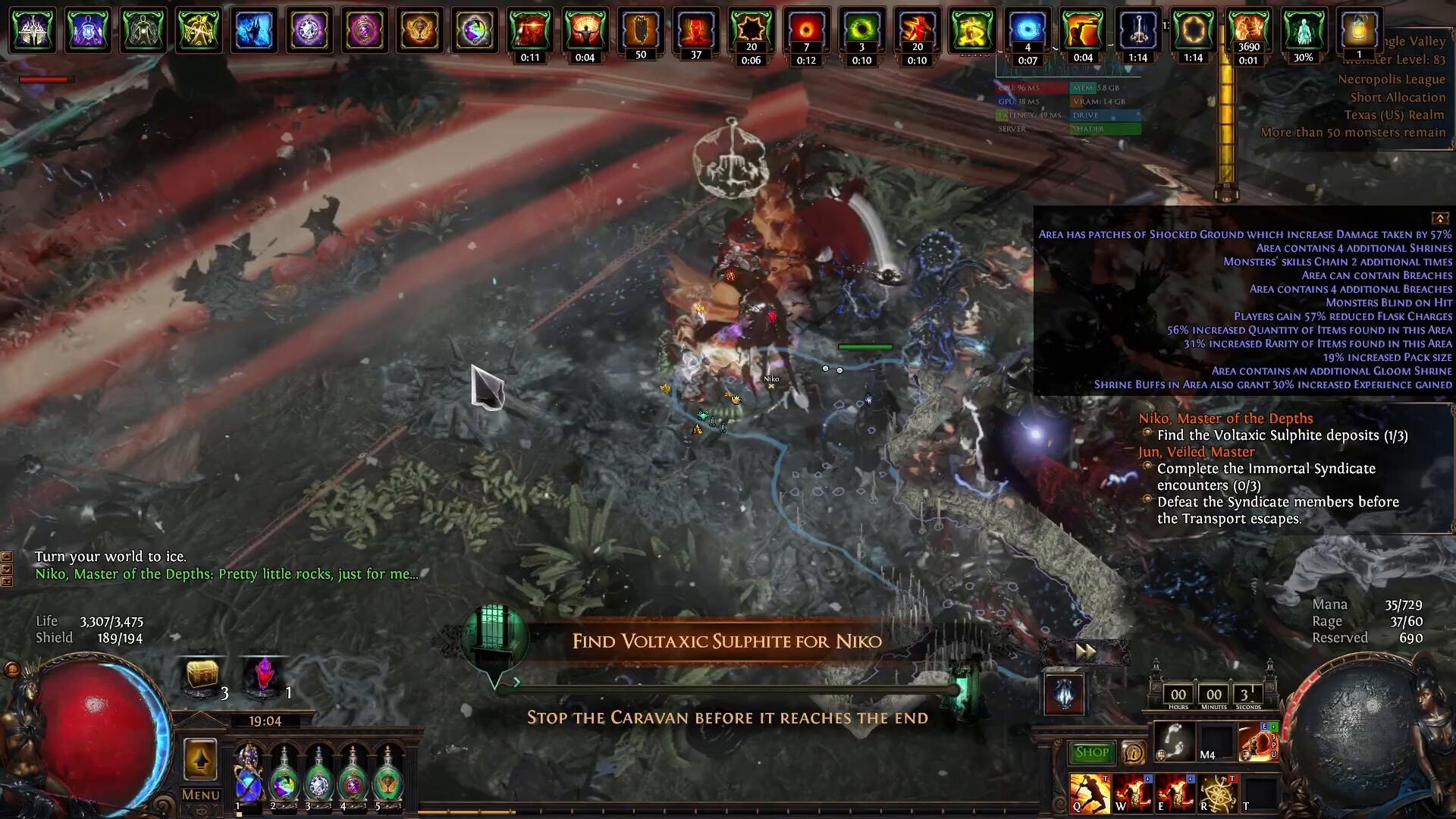Click the fast-forward double arrow button

tap(1085, 651)
